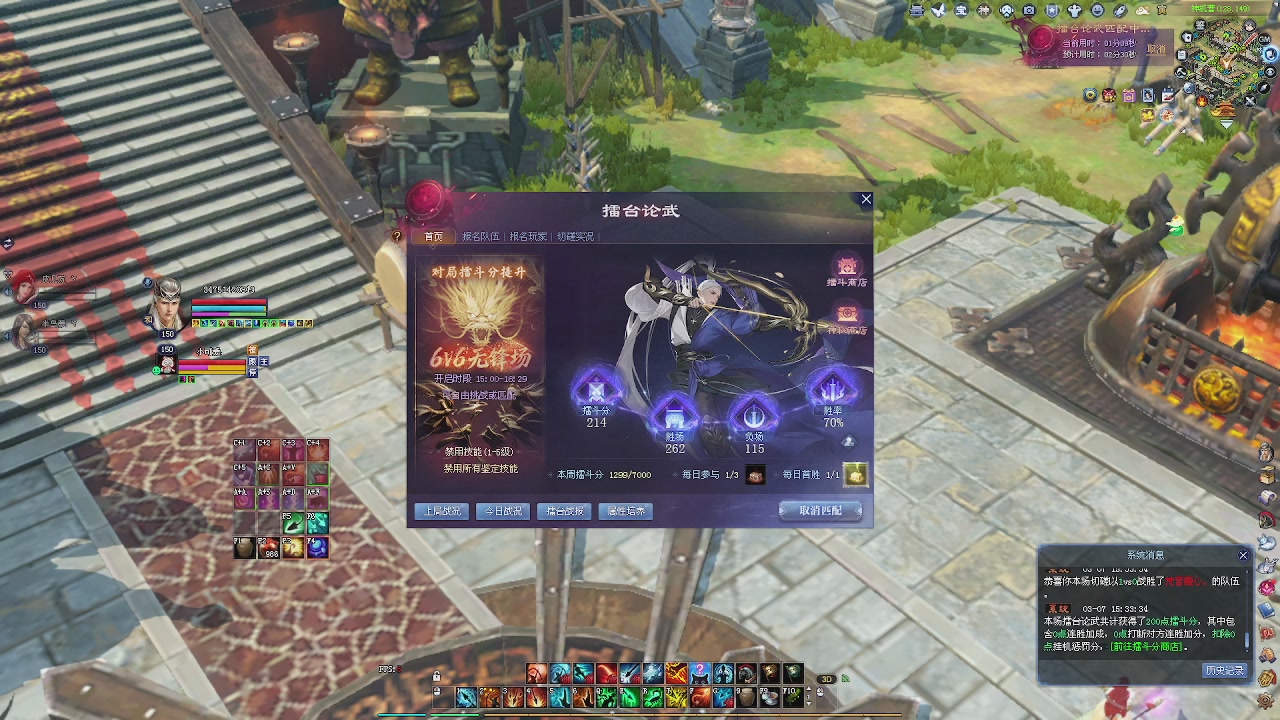This screenshot has height=720, width=1280.
Task: Claim the 每日参与 daily participation reward
Action: pos(756,475)
